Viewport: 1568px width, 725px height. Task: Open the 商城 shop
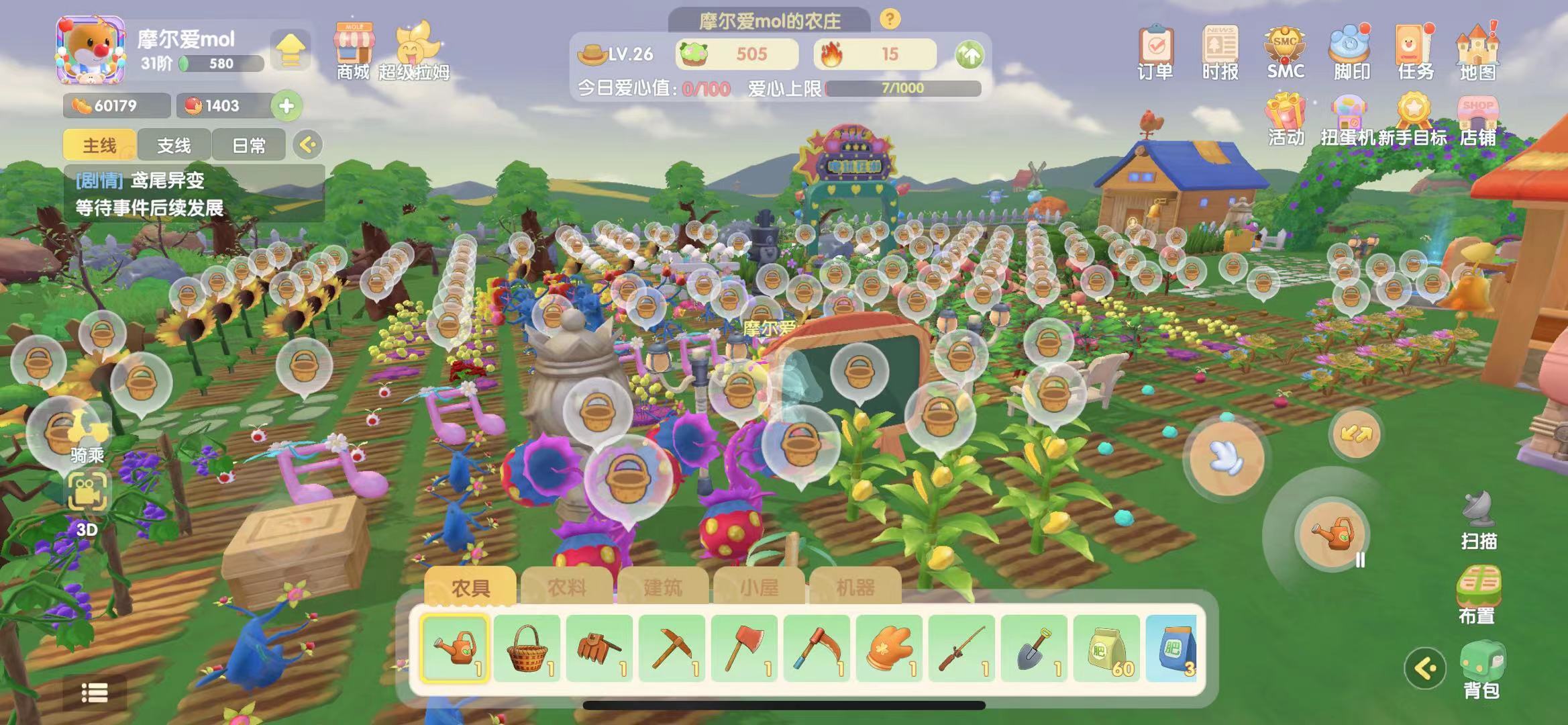(x=354, y=52)
